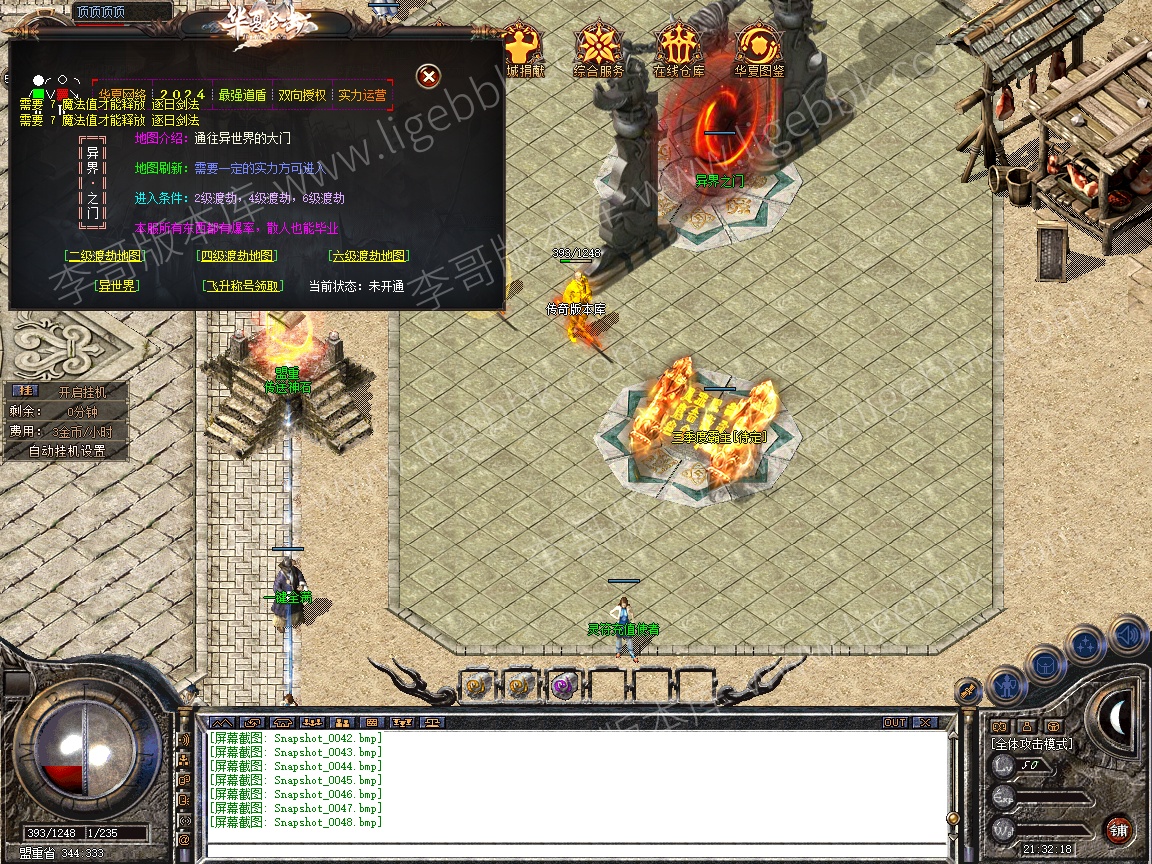Close the chat panel with its X button
This screenshot has height=864, width=1152.
[x=925, y=722]
